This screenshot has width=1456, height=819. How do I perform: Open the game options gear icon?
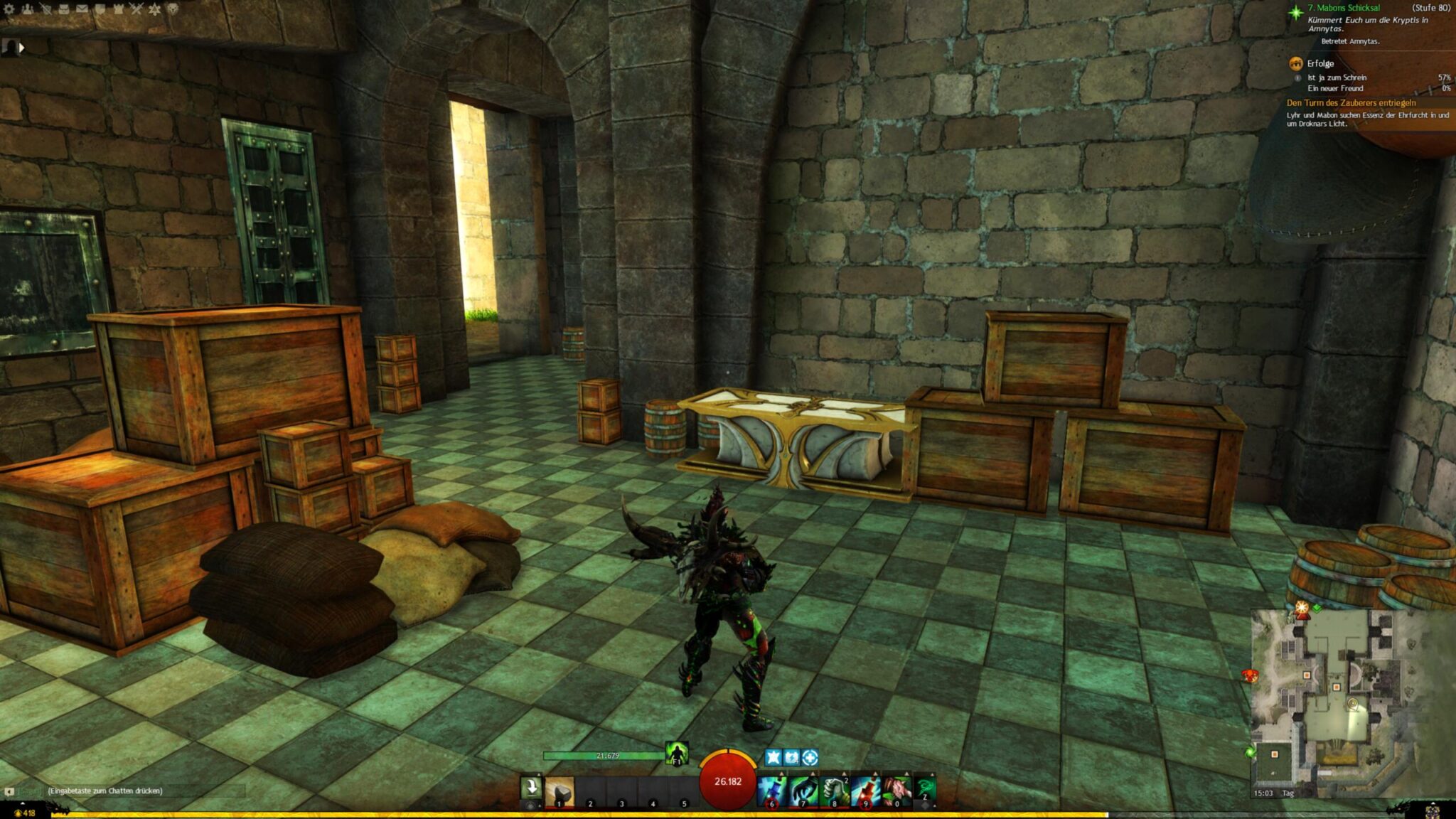coord(9,9)
